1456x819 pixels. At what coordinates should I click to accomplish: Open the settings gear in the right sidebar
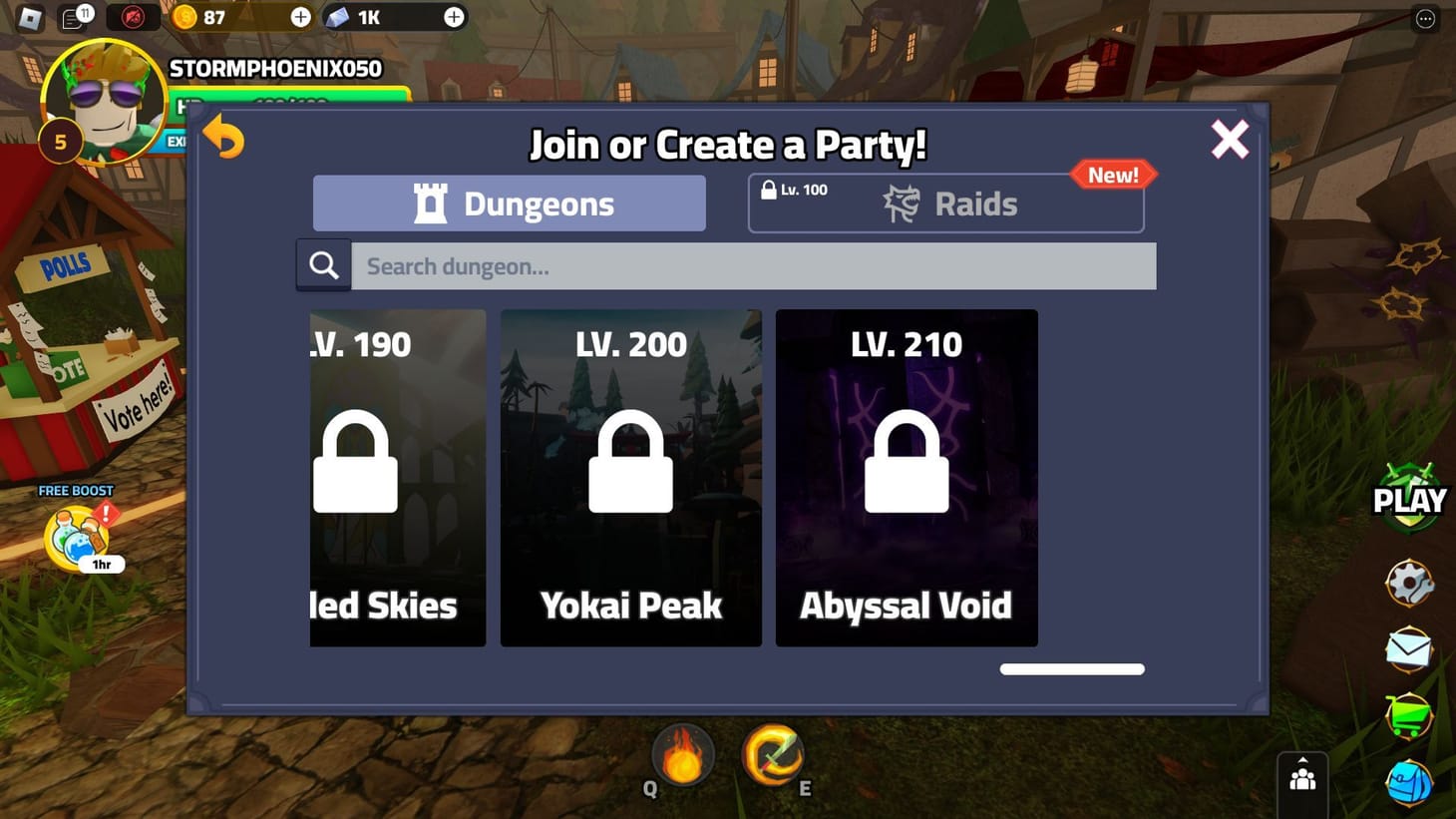pos(1409,582)
